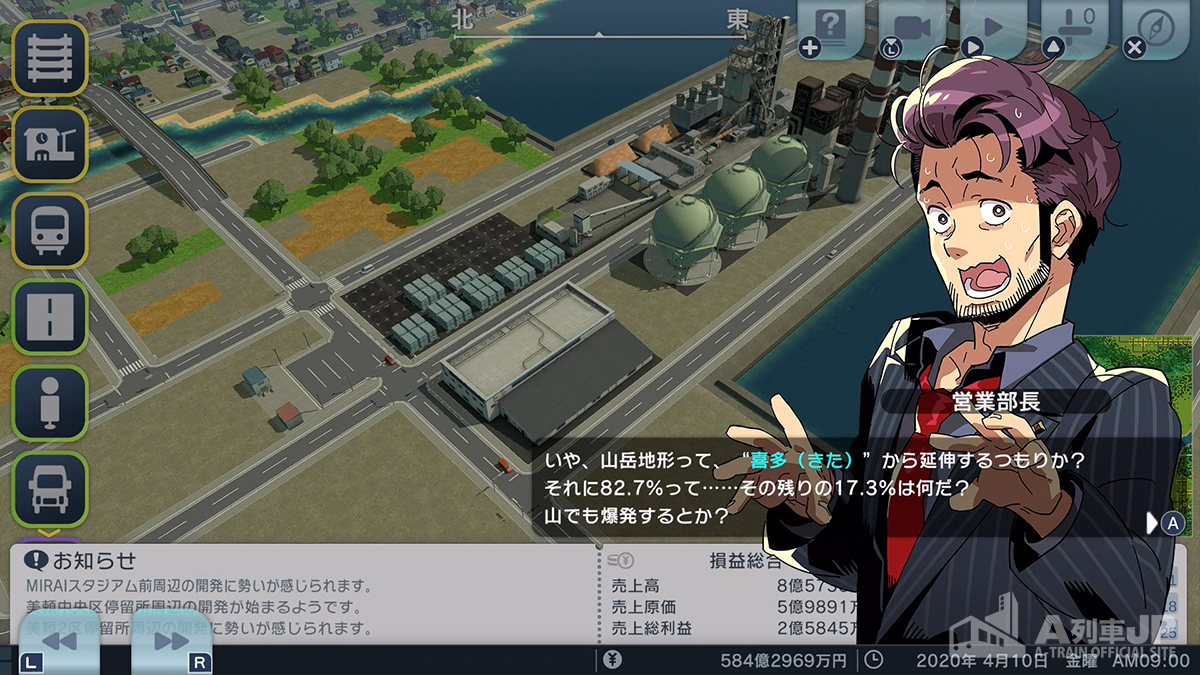Click the play time button

pos(993,28)
